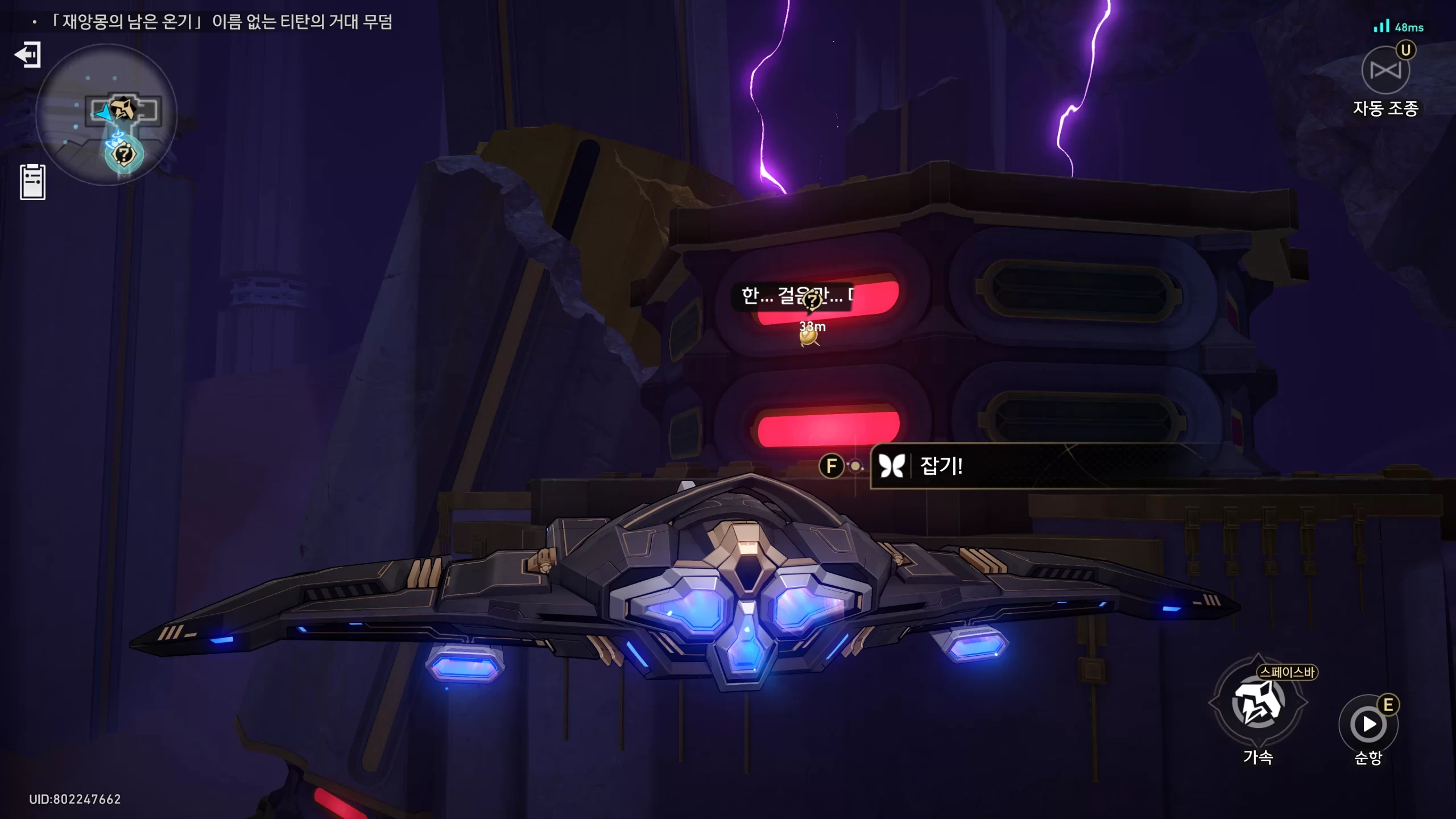This screenshot has width=1456, height=819.
Task: Open the circular minimap
Action: [106, 114]
